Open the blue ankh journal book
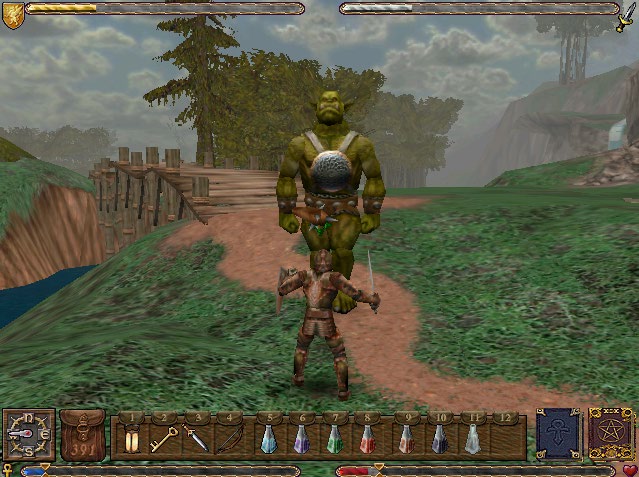This screenshot has height=477, width=639. [x=558, y=433]
